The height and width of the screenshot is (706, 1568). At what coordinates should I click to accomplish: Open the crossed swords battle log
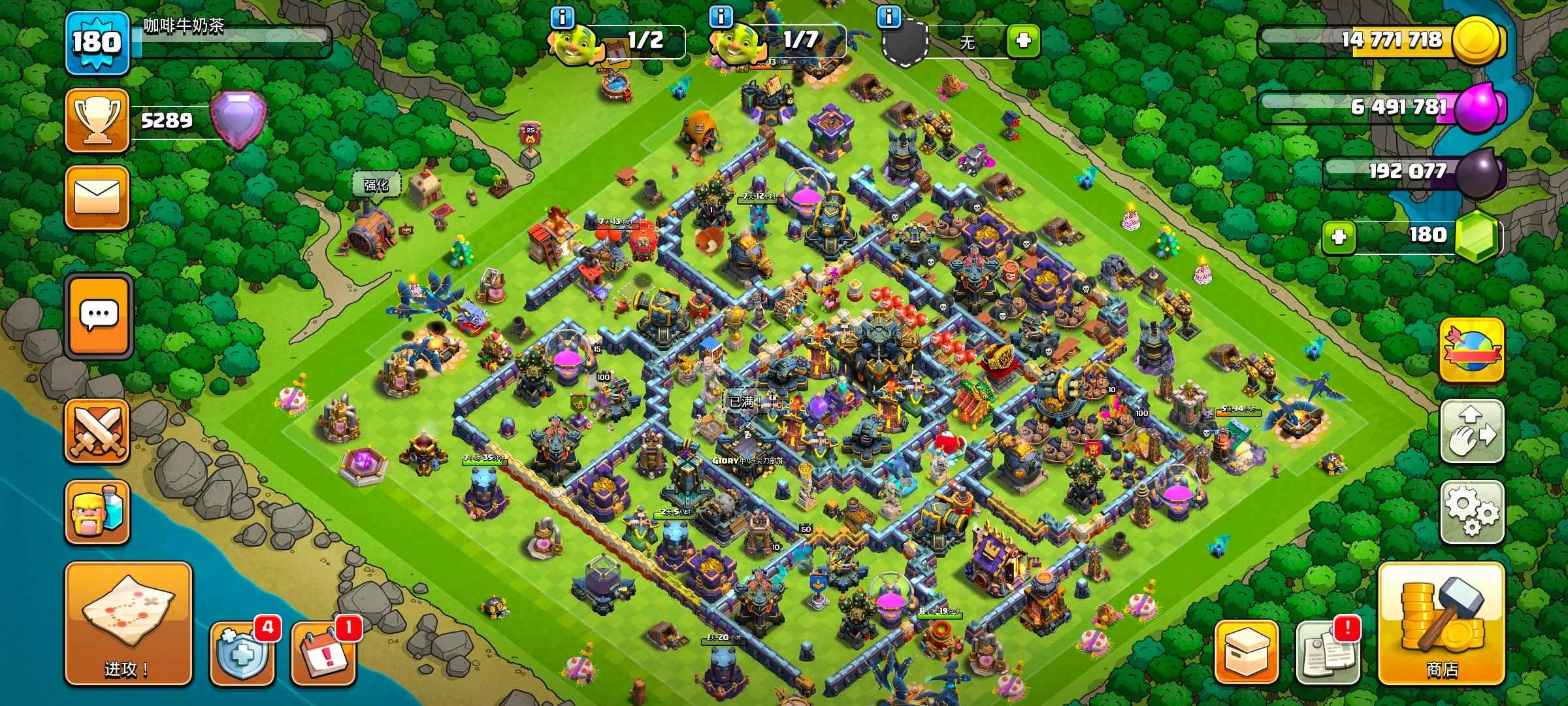(97, 431)
